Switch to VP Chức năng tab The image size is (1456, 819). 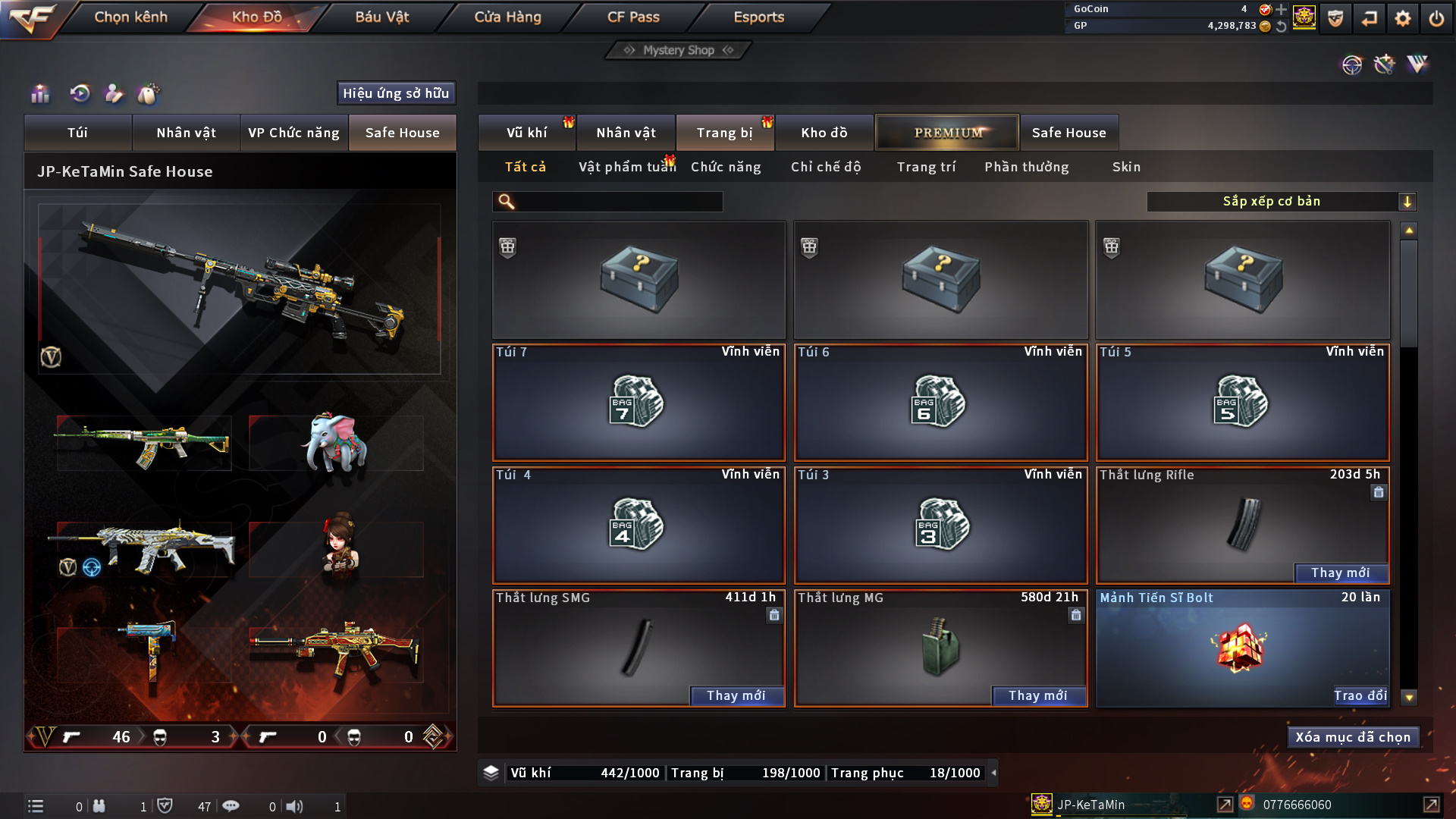293,133
